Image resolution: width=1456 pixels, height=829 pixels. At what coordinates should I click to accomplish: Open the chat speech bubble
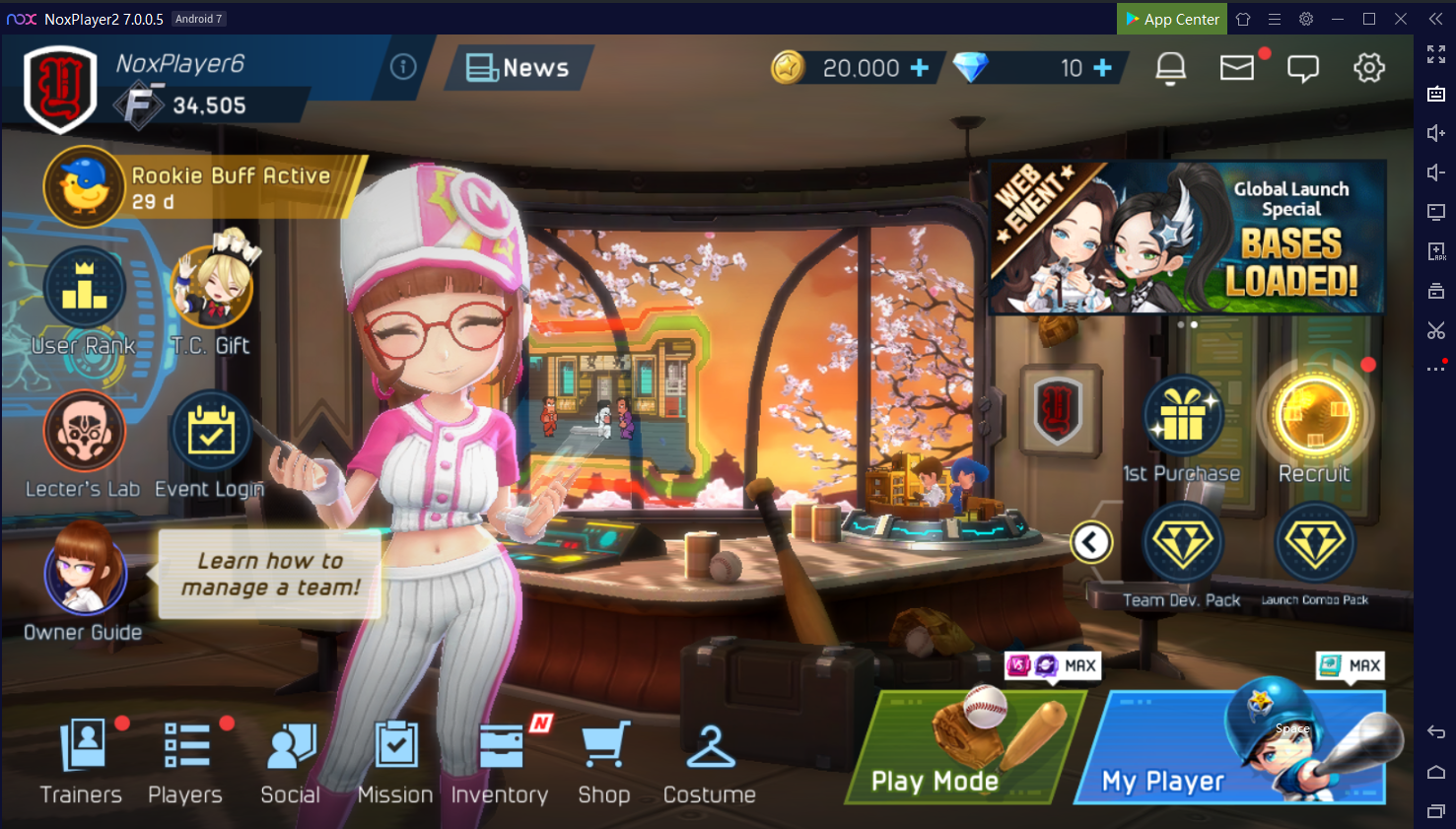1302,68
